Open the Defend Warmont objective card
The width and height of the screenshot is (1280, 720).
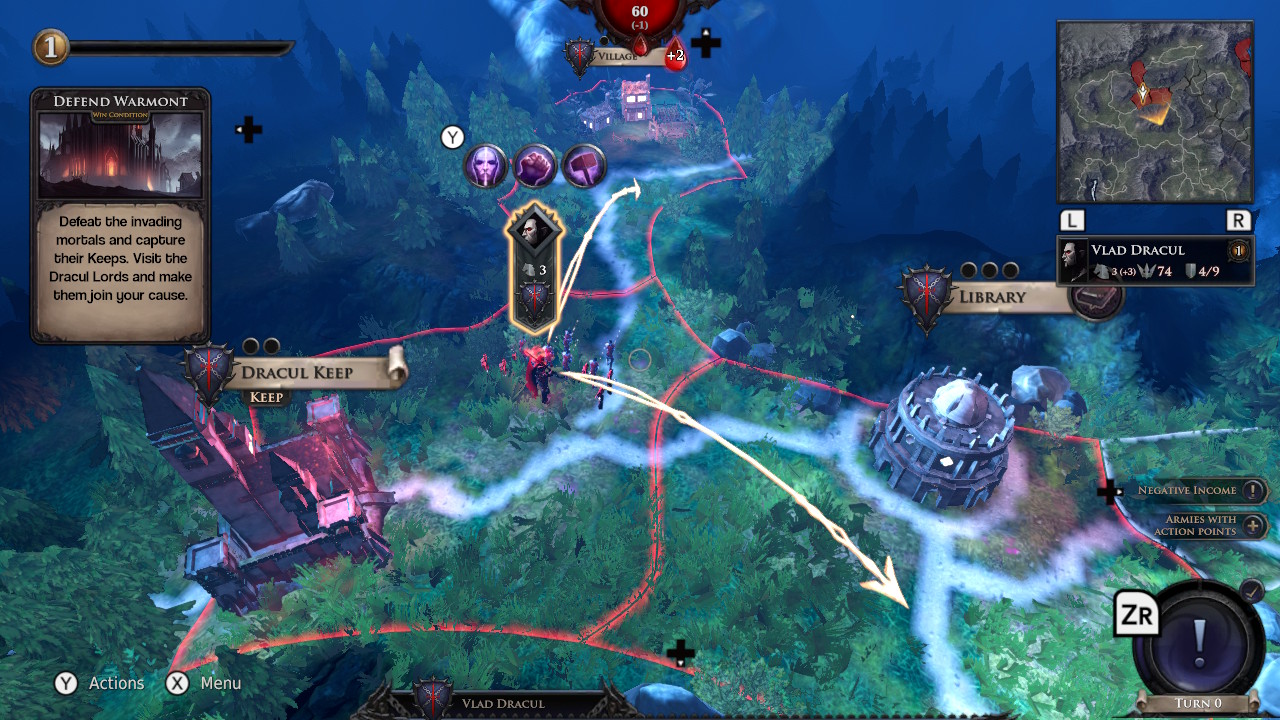tap(120, 215)
